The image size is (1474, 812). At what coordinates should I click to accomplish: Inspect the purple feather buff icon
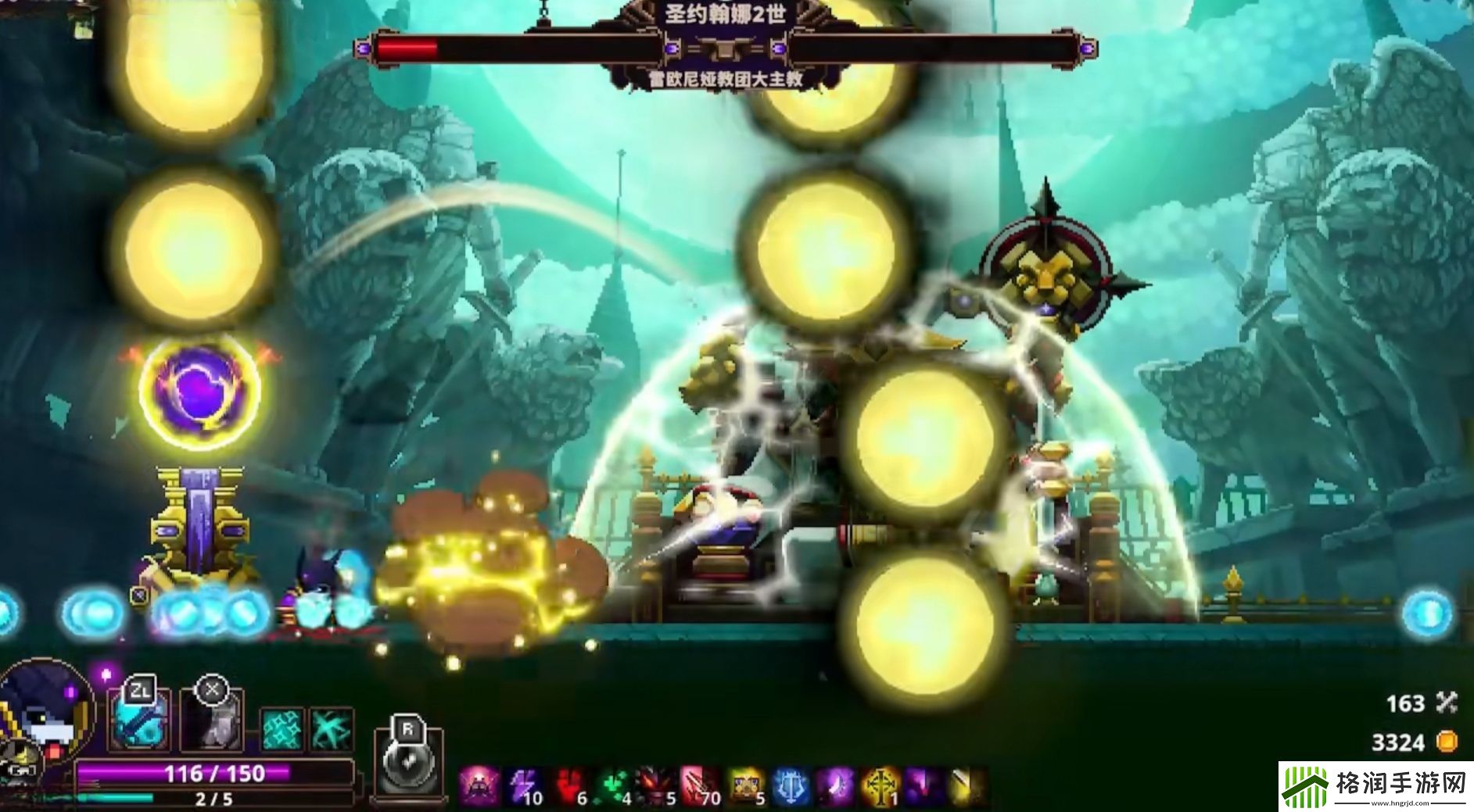pyautogui.click(x=834, y=785)
